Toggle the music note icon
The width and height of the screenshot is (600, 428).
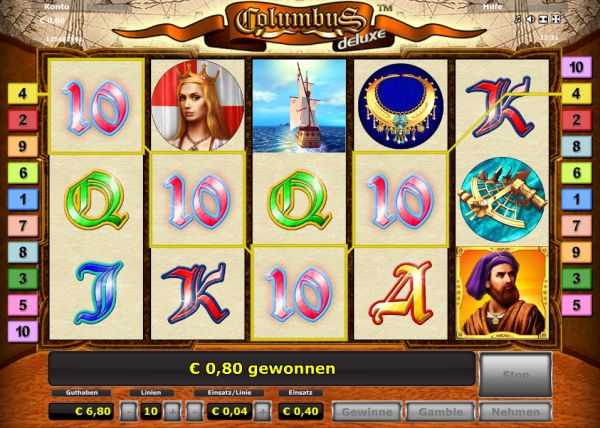[x=517, y=19]
